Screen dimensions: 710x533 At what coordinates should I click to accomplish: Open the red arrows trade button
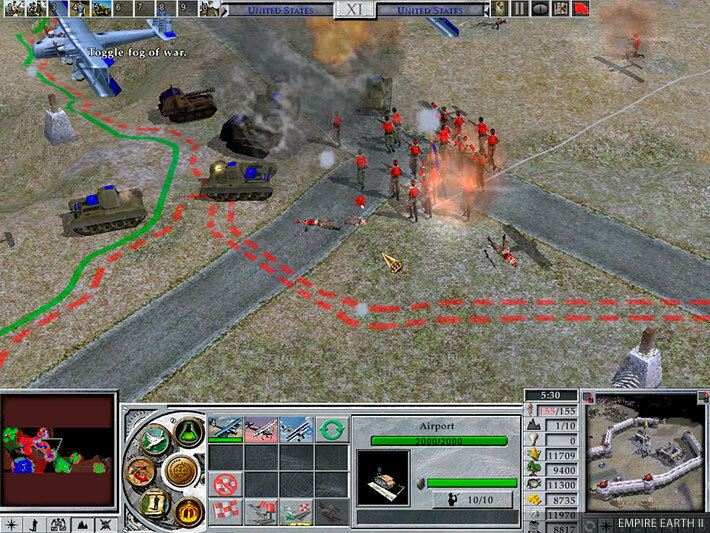pos(146,471)
